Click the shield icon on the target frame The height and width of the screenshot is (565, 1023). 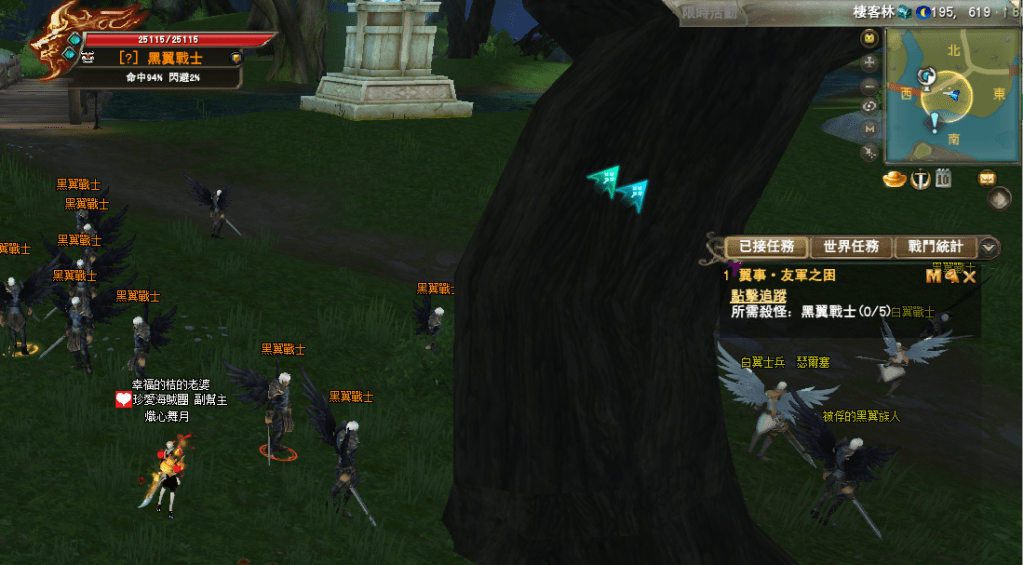point(236,58)
